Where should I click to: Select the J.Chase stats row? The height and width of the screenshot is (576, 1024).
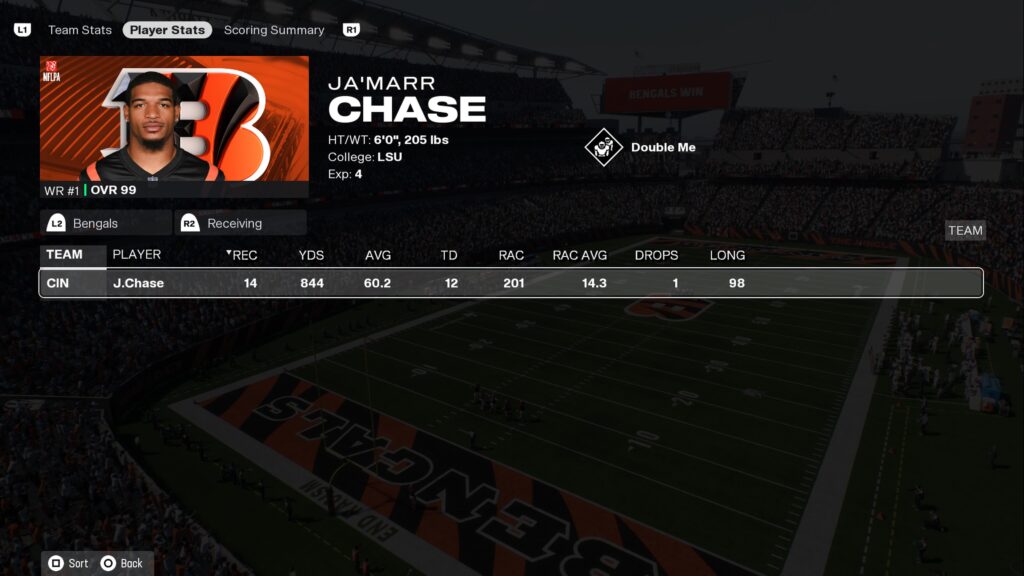pos(510,283)
